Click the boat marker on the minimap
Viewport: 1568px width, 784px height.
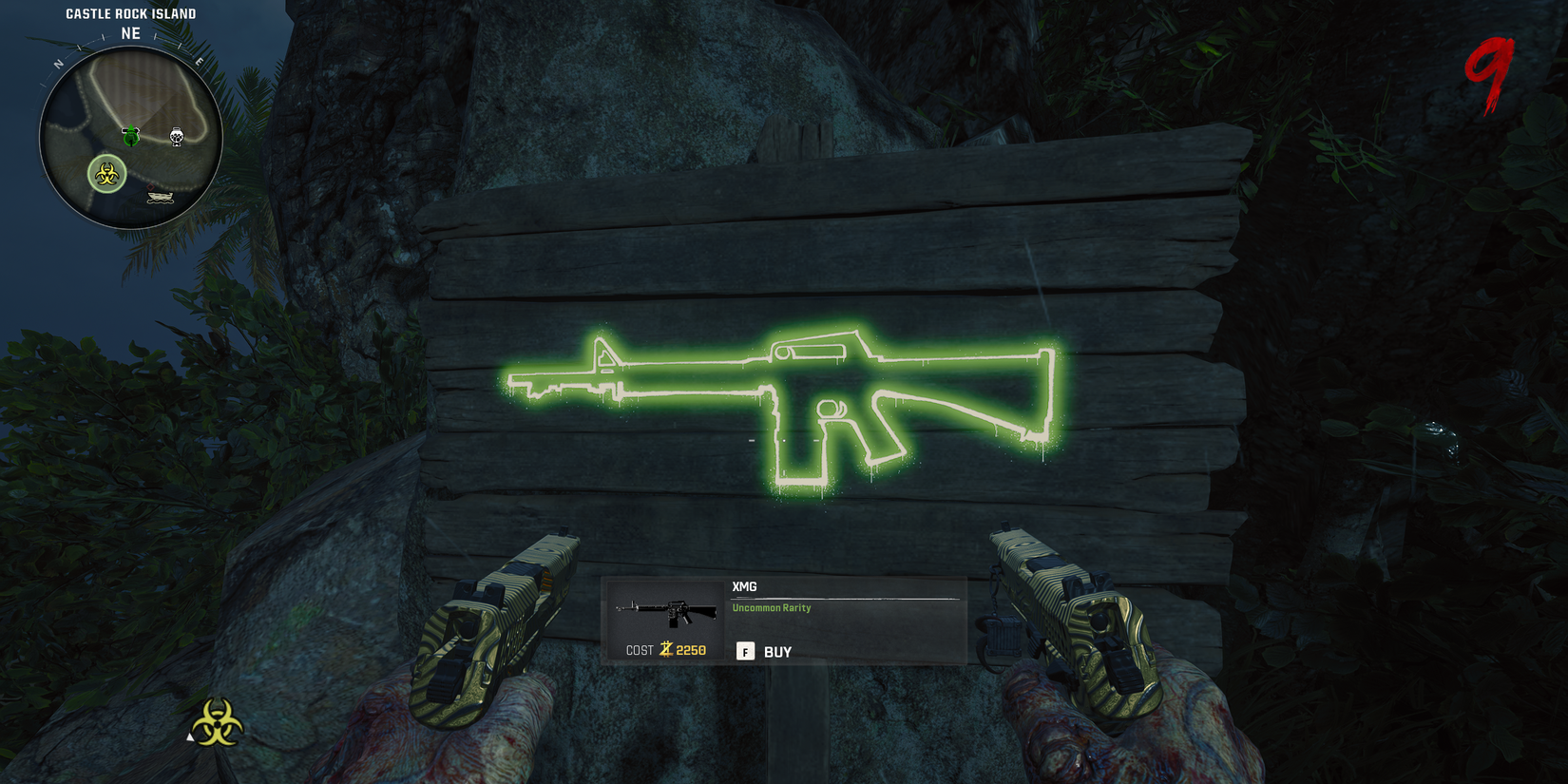pos(161,198)
